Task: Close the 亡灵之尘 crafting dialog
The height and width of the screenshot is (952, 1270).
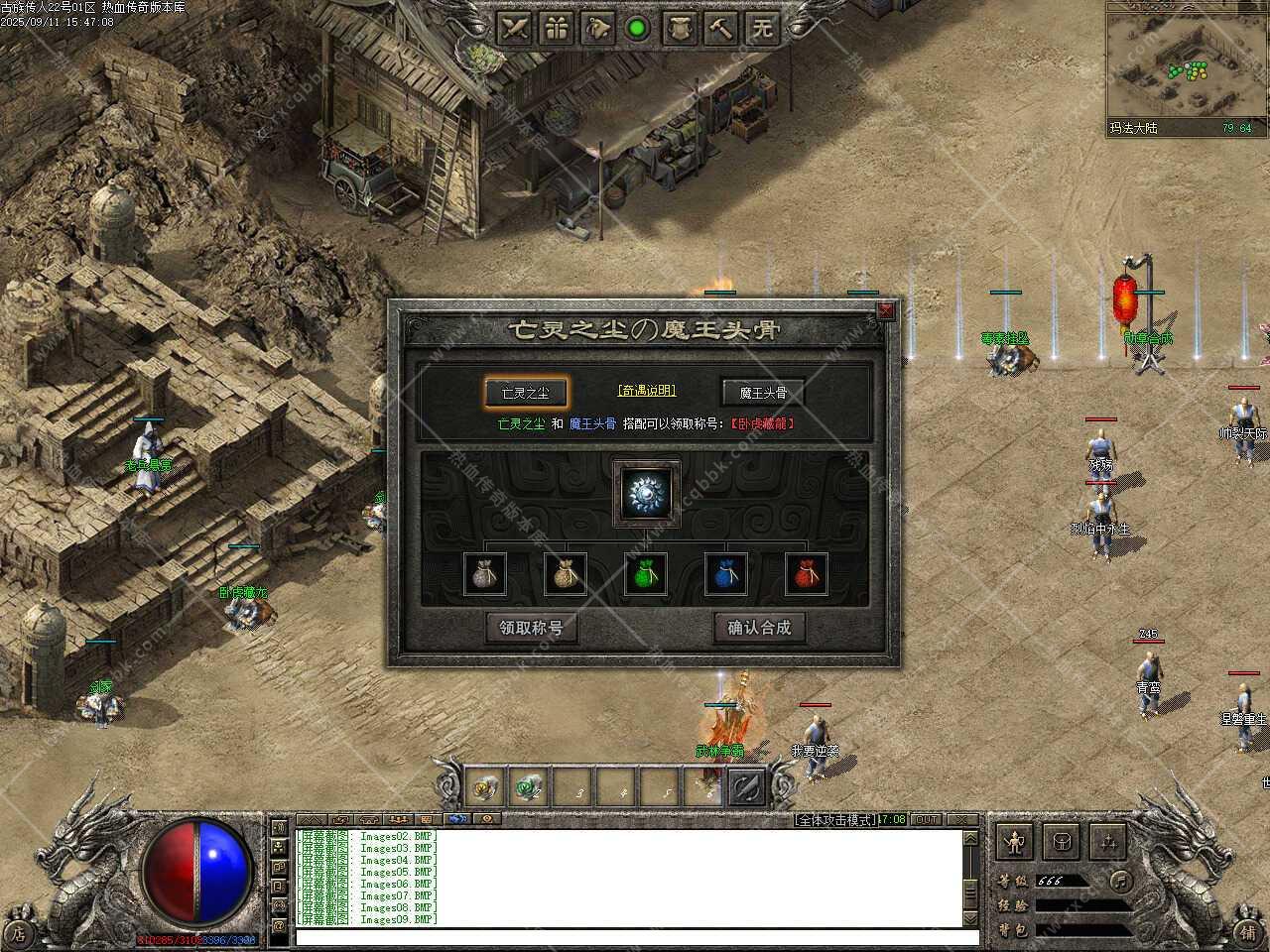Action: pyautogui.click(x=885, y=310)
